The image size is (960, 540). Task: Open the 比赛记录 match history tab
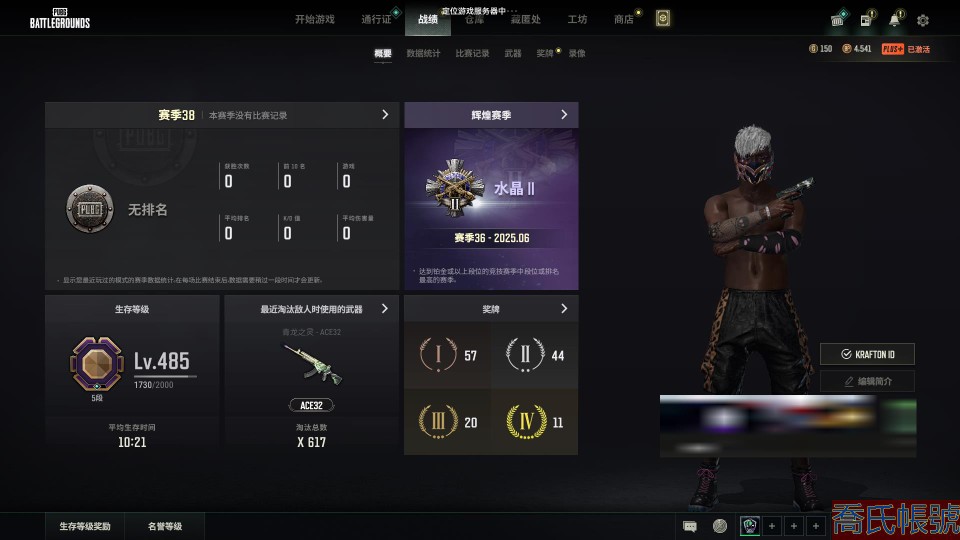(472, 53)
